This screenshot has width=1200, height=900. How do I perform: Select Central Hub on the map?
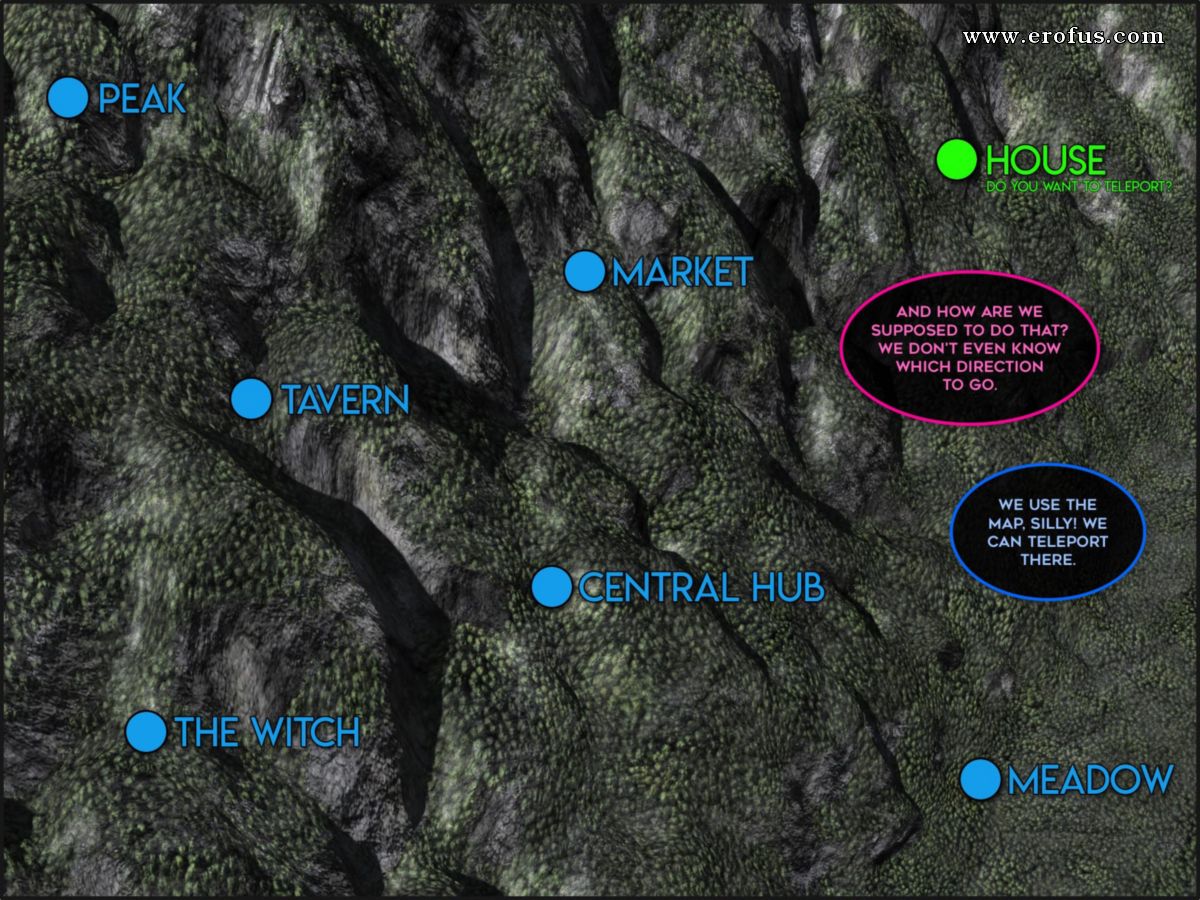tap(551, 587)
